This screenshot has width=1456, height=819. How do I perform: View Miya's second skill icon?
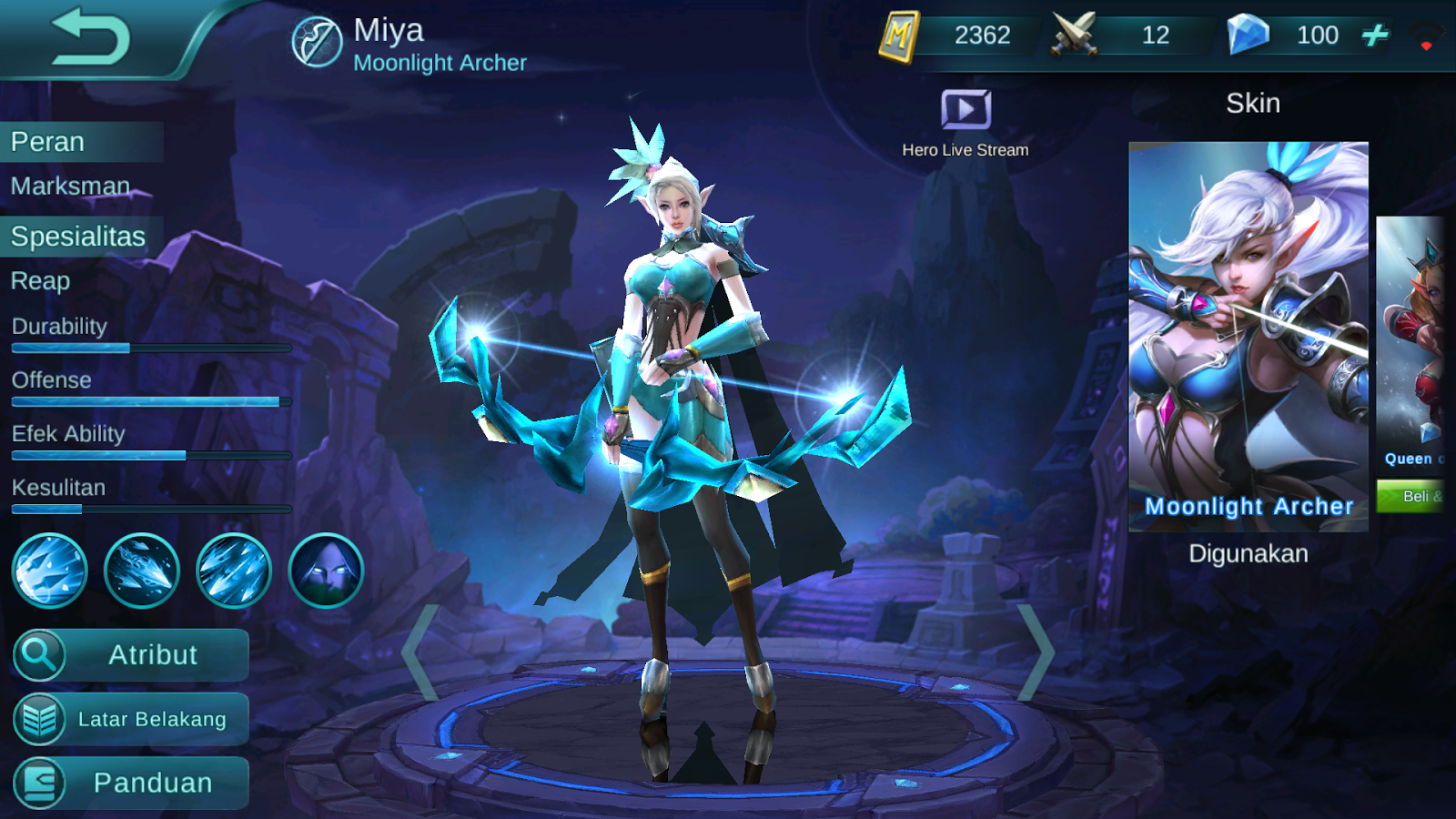coord(142,570)
